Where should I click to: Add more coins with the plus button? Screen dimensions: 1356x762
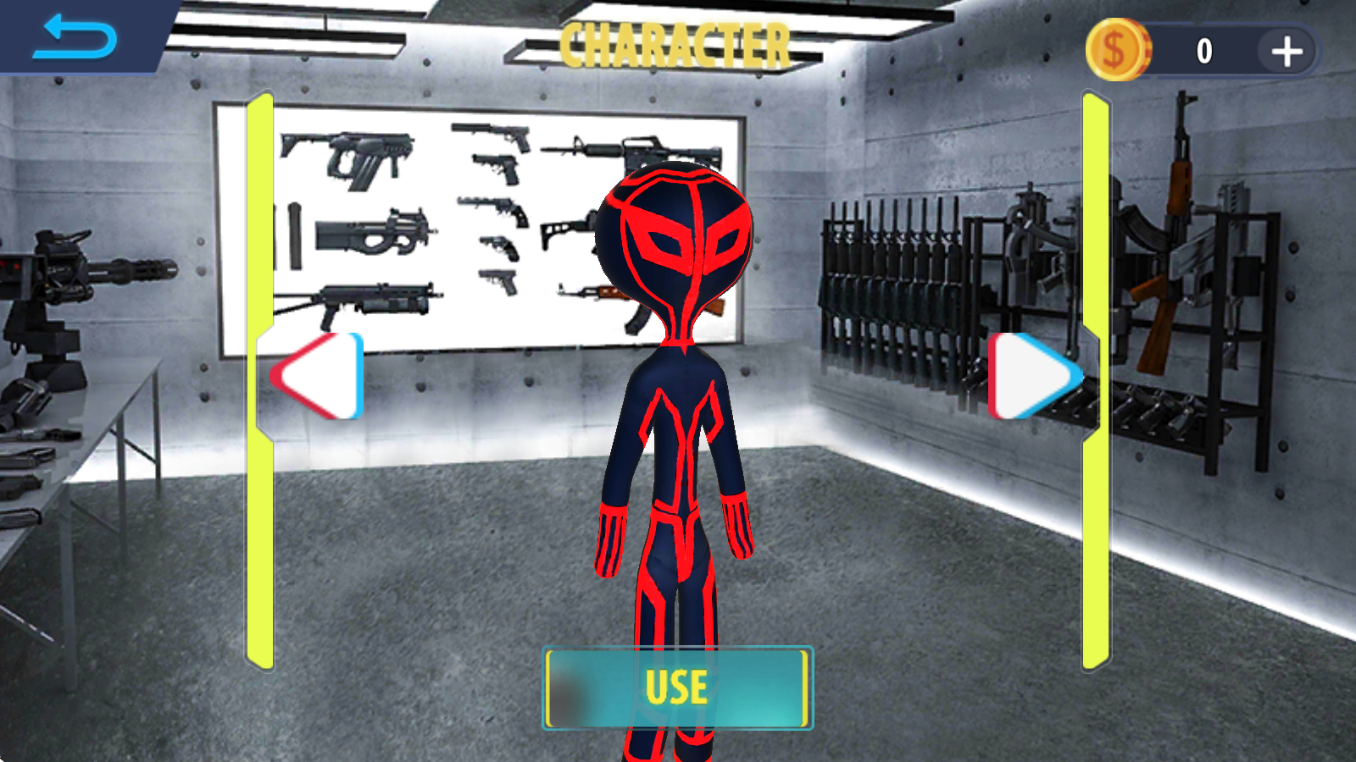1286,51
